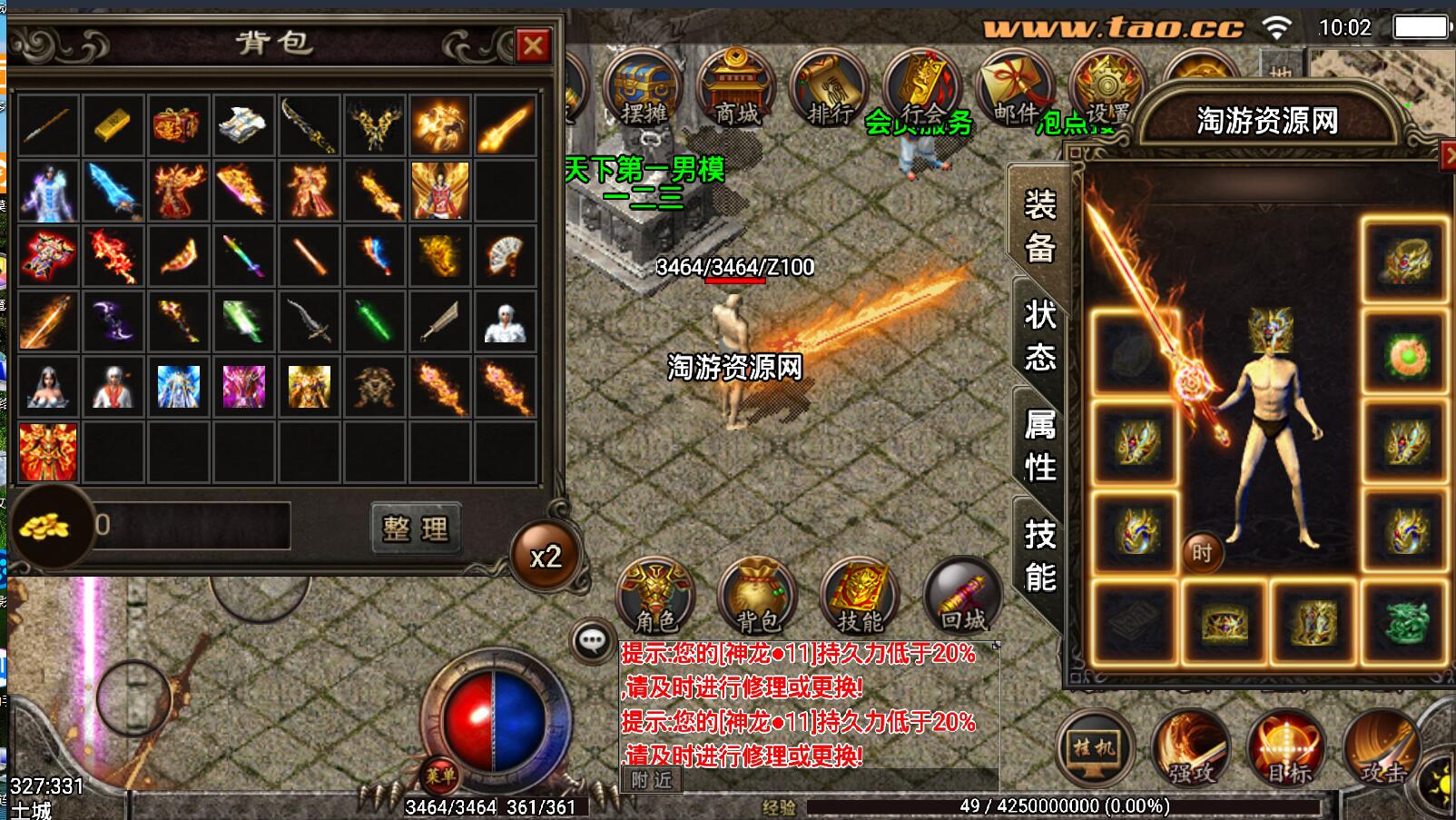The width and height of the screenshot is (1456, 820).
Task: Use the 回城 return-to-town button
Action: [962, 596]
